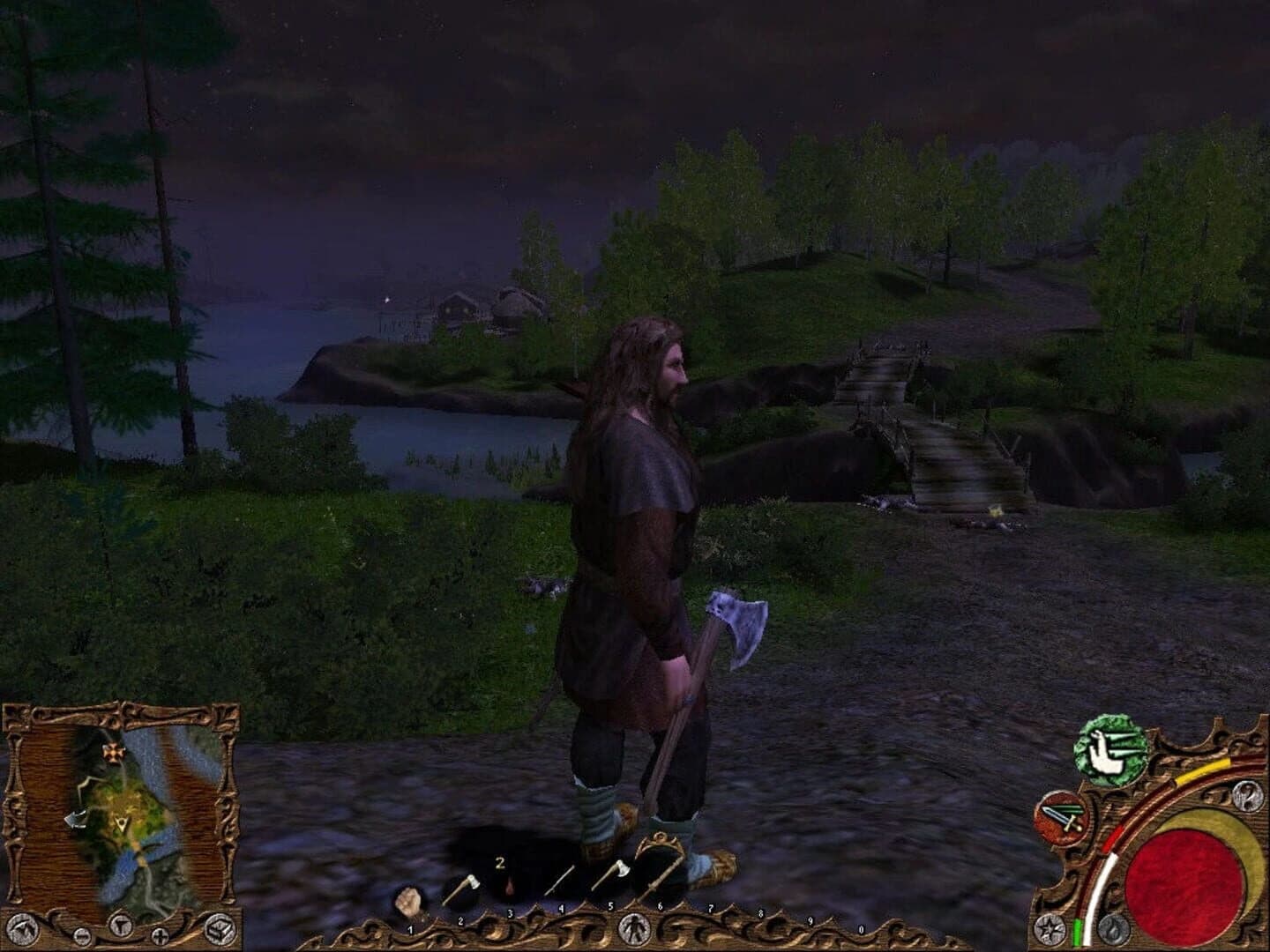Click the red-and-white stamina arc gauge
The height and width of the screenshot is (952, 1270).
pyautogui.click(x=1111, y=848)
